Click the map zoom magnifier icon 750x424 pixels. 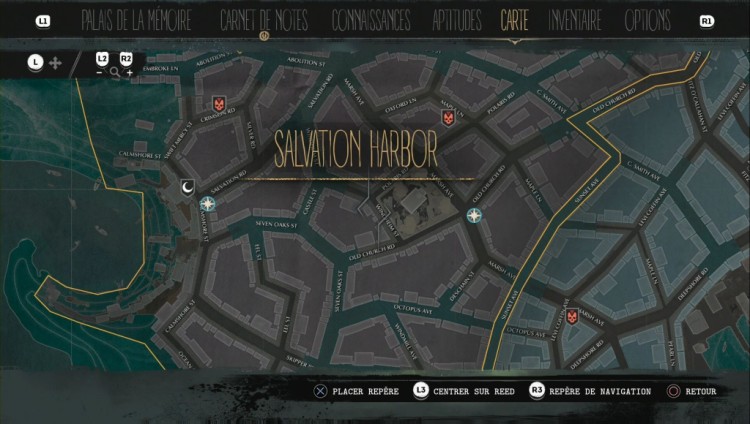click(115, 72)
